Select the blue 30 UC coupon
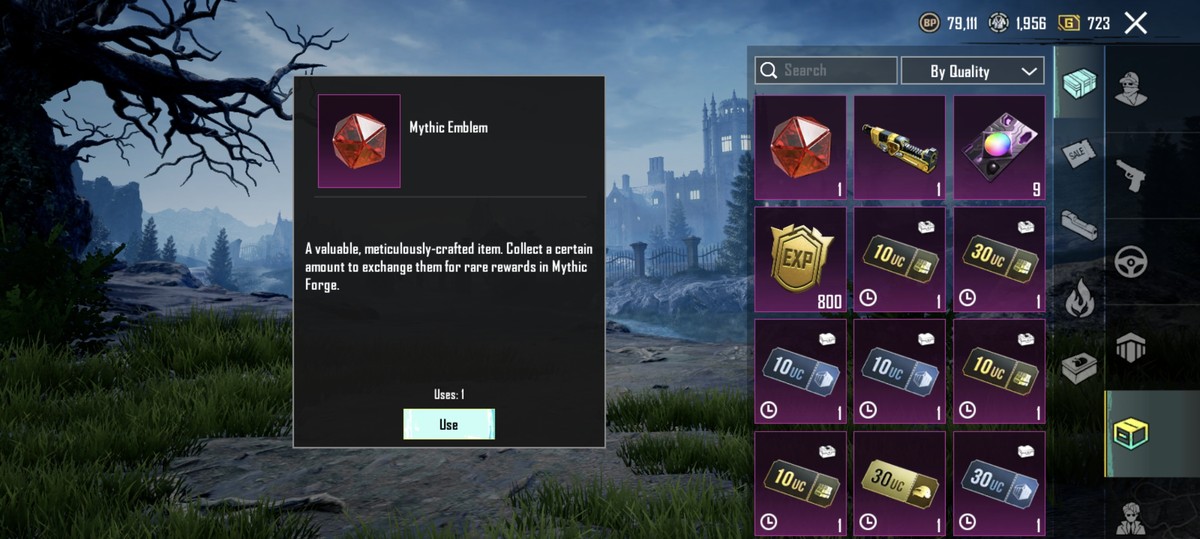The height and width of the screenshot is (539, 1200). (999, 483)
